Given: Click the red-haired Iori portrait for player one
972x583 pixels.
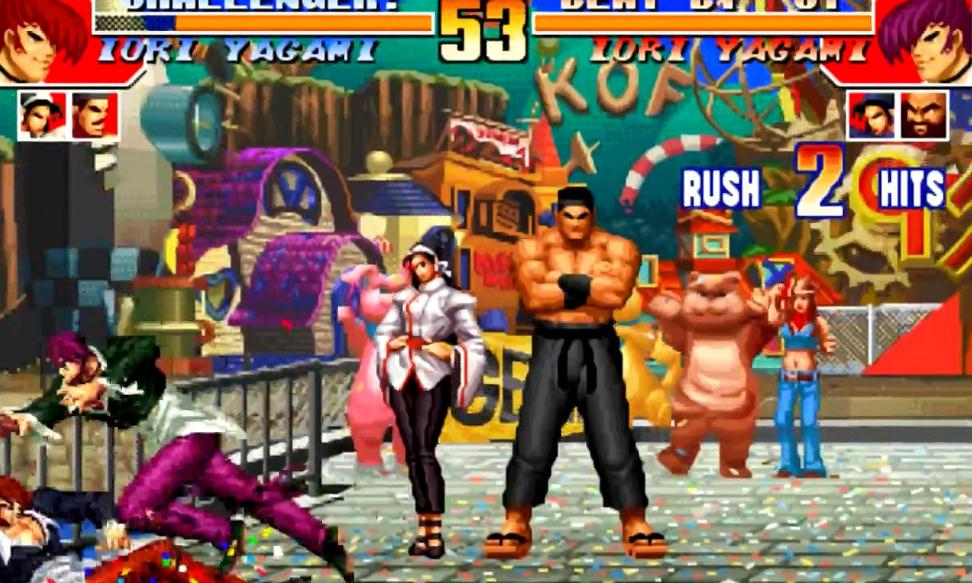Looking at the screenshot, I should [x=42, y=40].
